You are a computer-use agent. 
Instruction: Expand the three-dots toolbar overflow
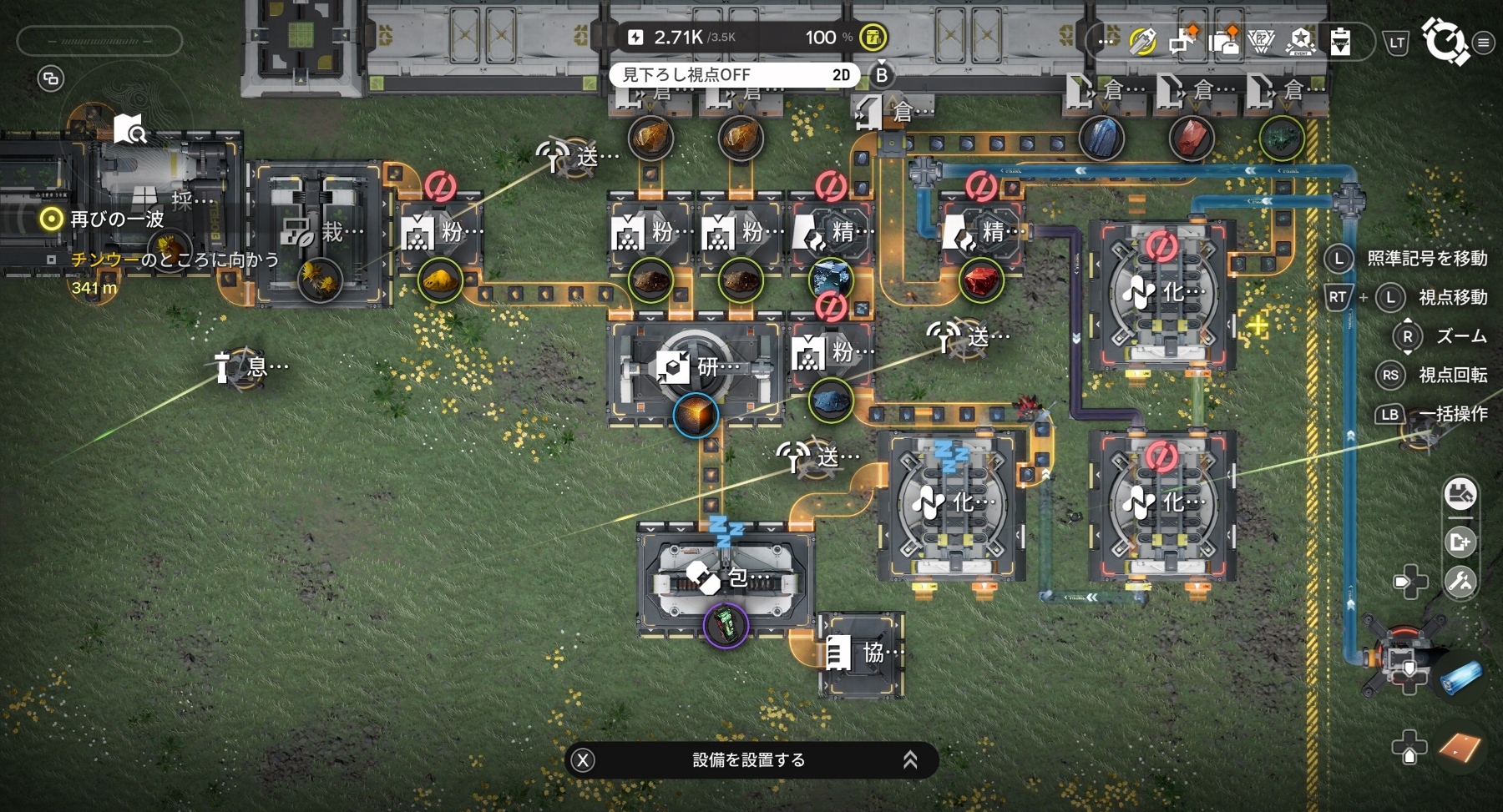[x=1107, y=41]
